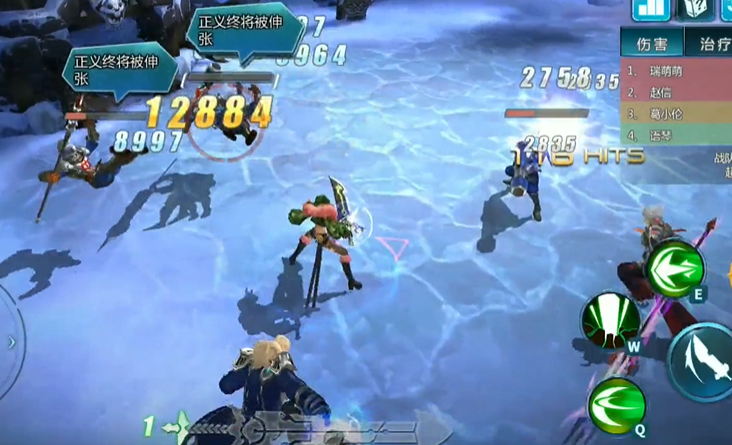Tap the blade basic attack button
The width and height of the screenshot is (732, 445).
tap(705, 362)
